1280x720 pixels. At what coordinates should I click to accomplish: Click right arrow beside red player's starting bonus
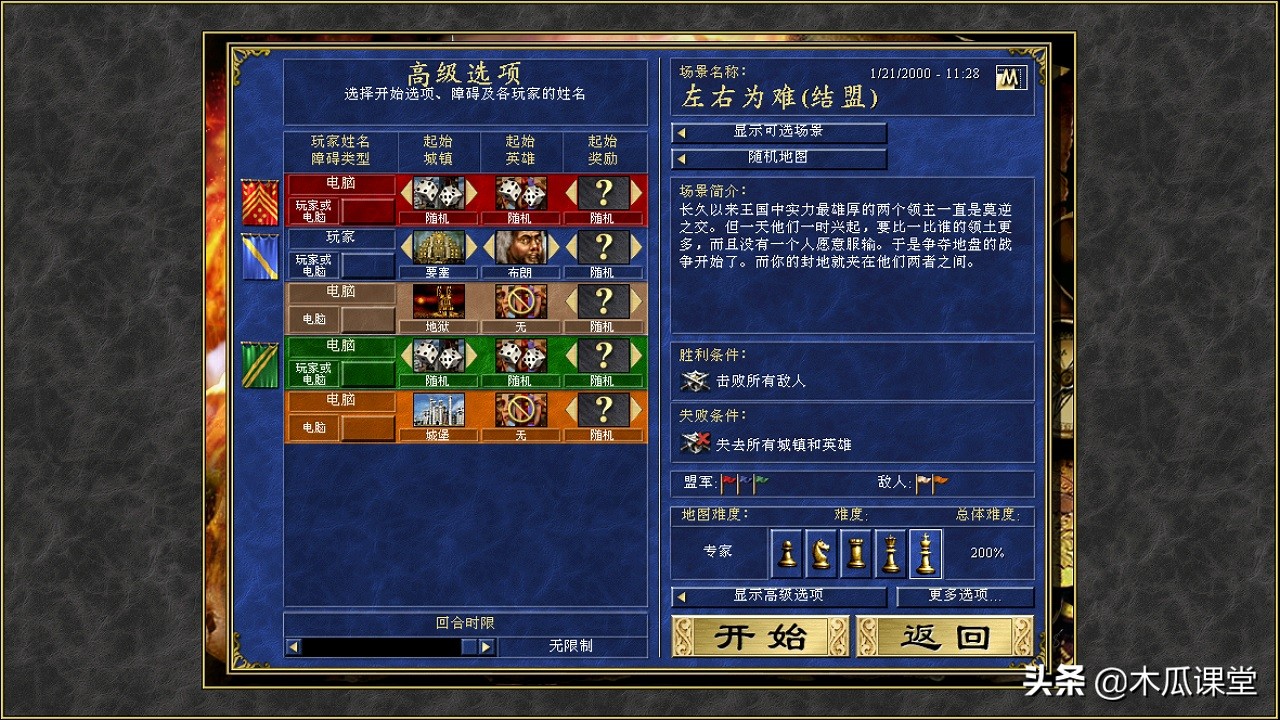point(636,191)
